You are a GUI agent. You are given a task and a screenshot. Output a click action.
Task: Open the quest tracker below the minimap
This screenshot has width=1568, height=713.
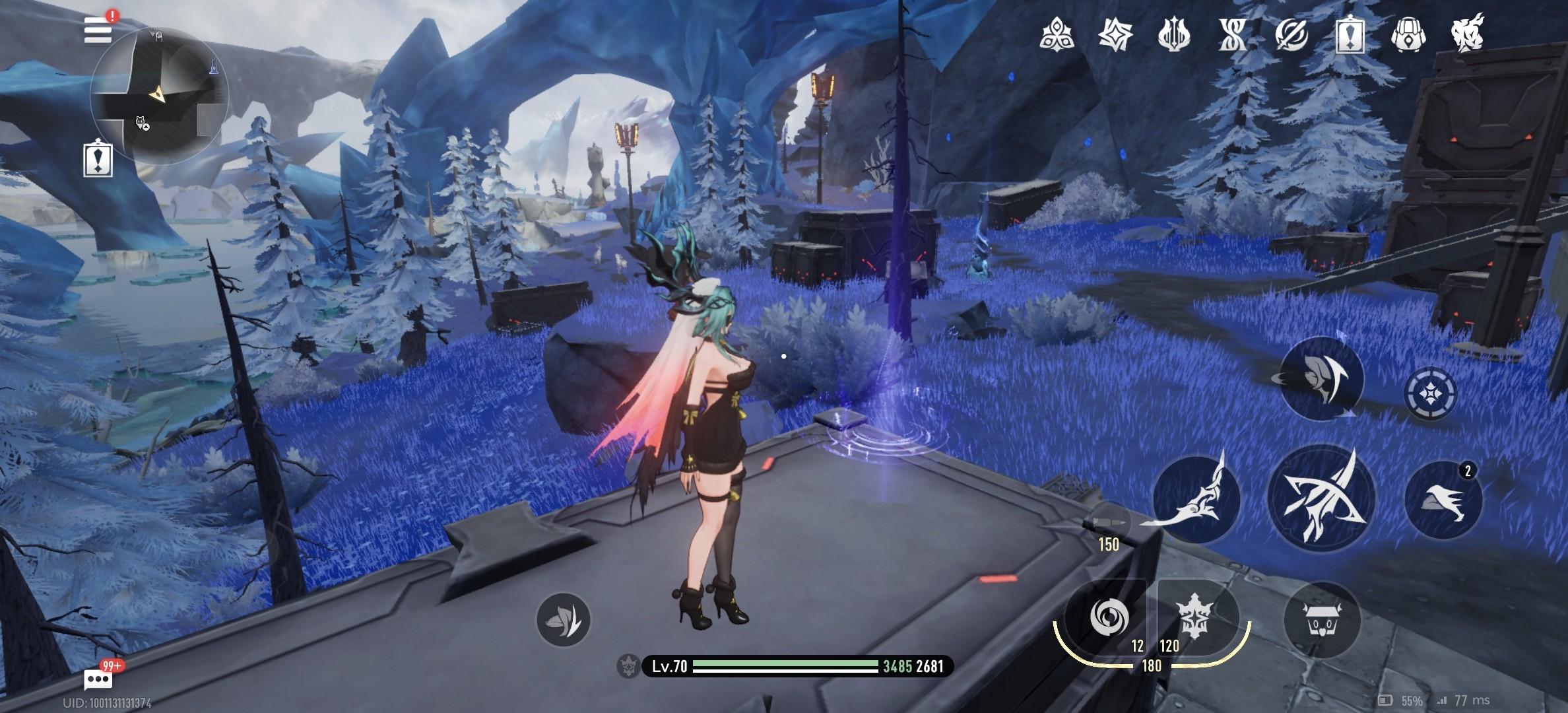click(x=98, y=160)
